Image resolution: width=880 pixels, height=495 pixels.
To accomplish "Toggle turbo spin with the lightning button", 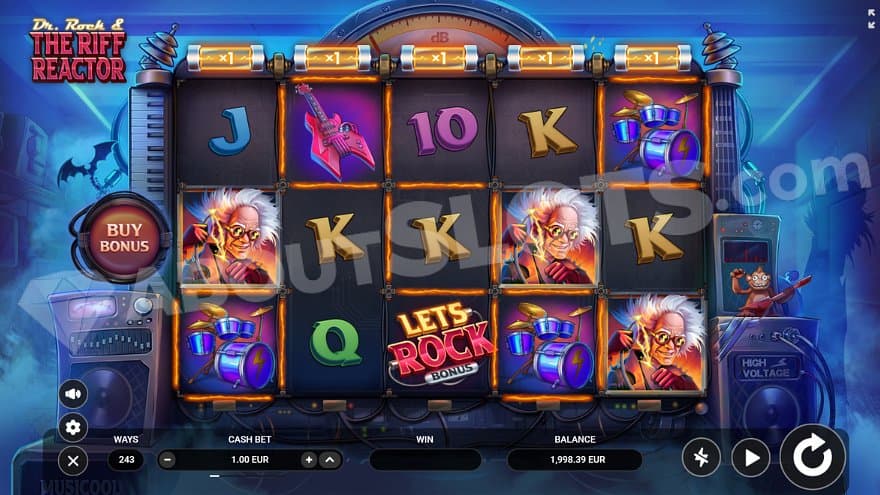I will coord(701,458).
